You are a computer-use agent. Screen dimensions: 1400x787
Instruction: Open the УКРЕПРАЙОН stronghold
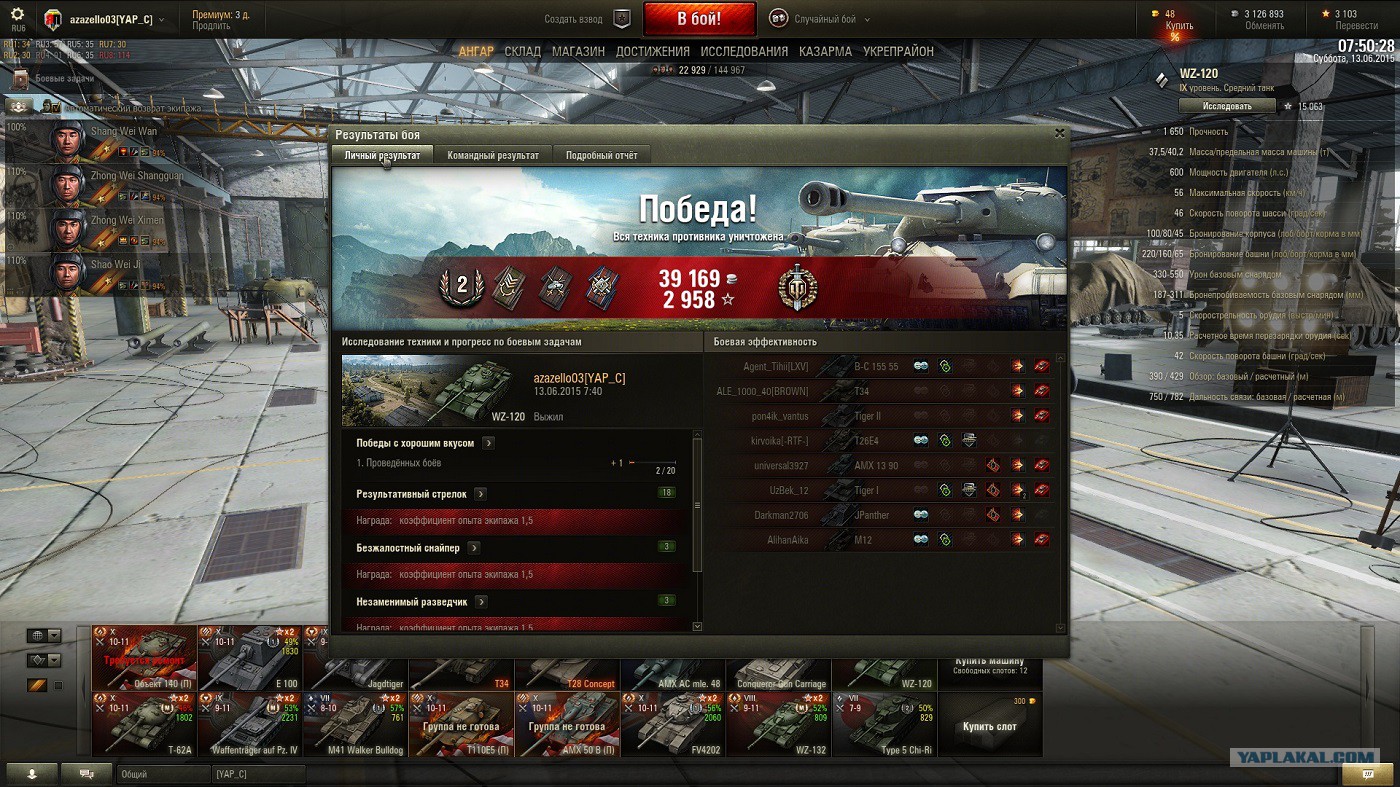(x=898, y=51)
